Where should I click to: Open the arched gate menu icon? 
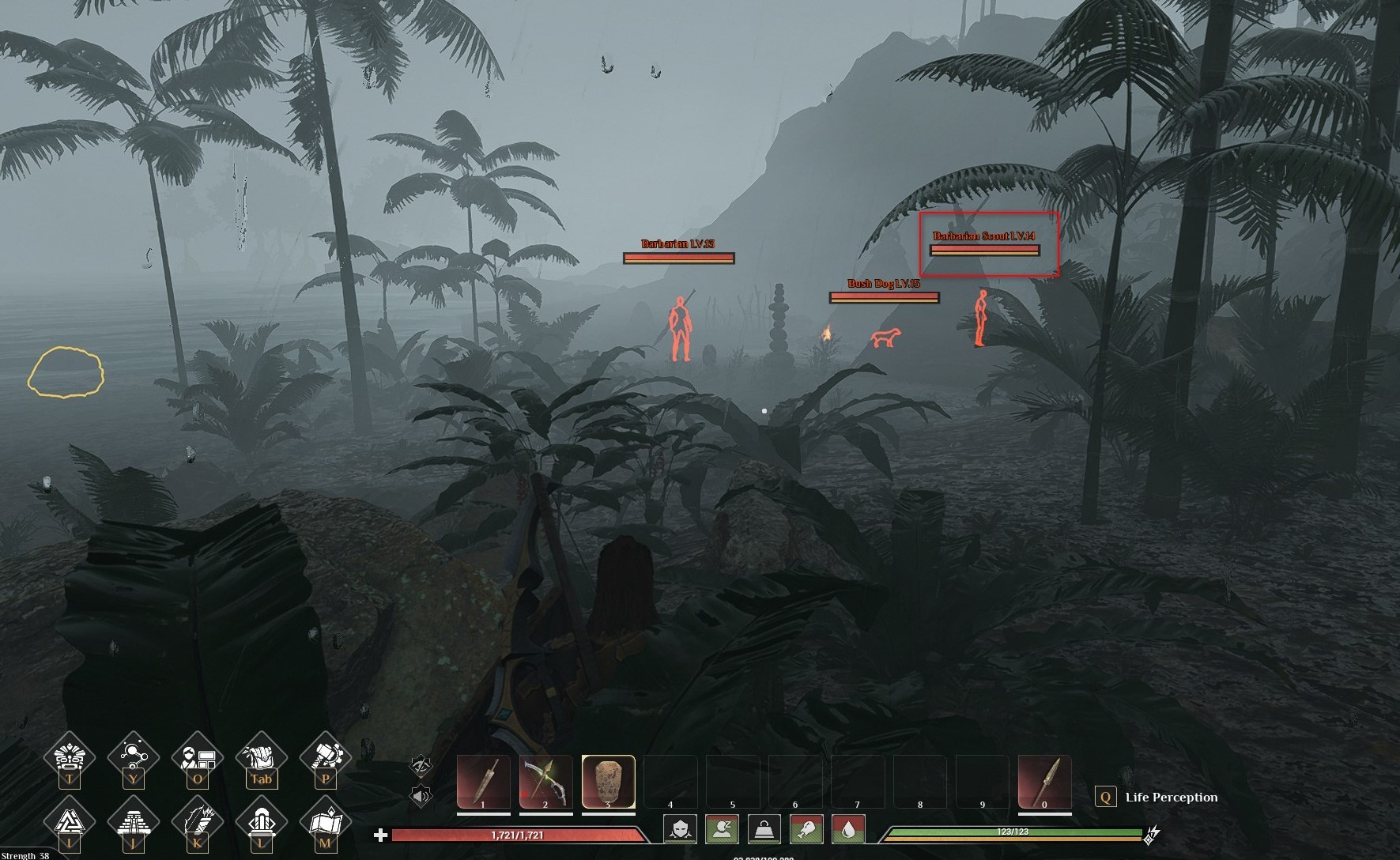261,822
